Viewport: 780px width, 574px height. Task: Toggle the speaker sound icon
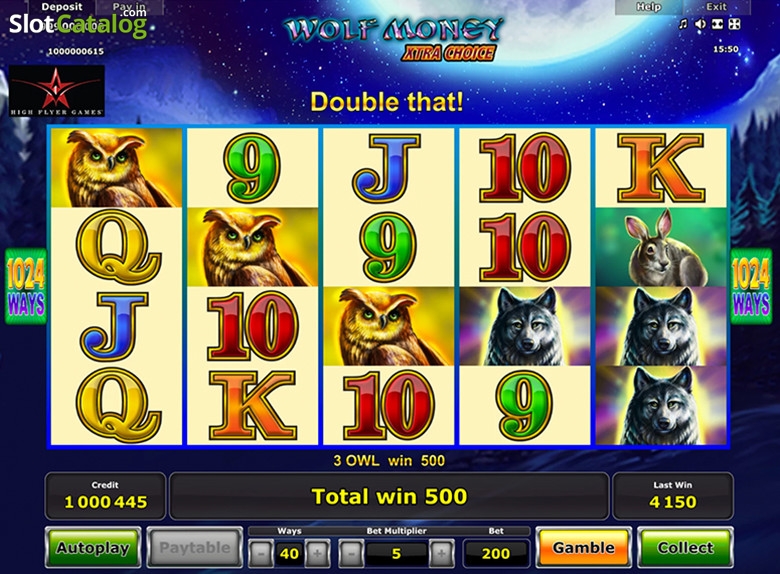coord(700,24)
